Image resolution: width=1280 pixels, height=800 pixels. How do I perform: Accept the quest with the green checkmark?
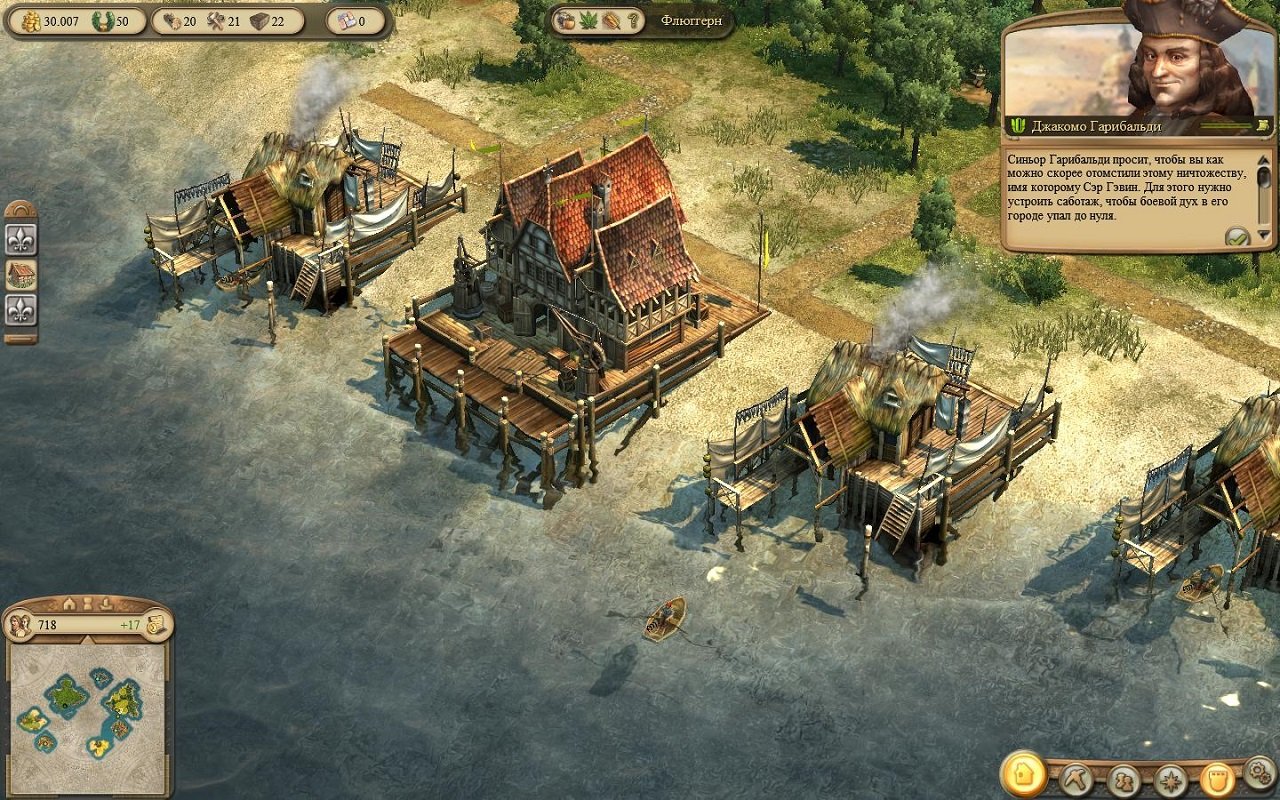tap(1238, 237)
